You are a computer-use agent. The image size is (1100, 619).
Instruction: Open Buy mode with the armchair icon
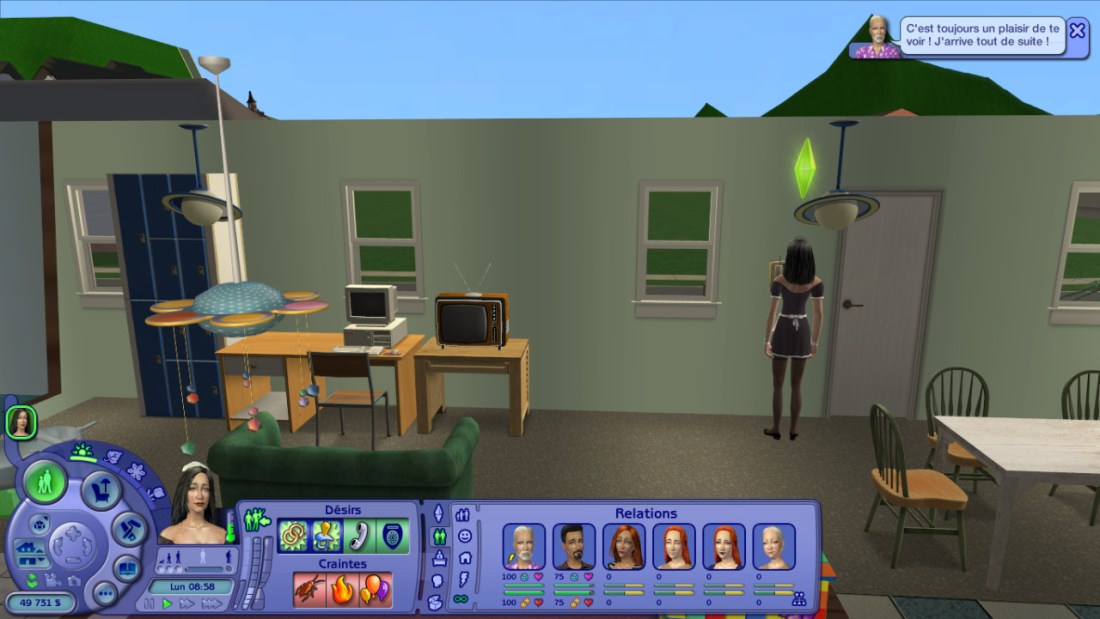tap(101, 490)
